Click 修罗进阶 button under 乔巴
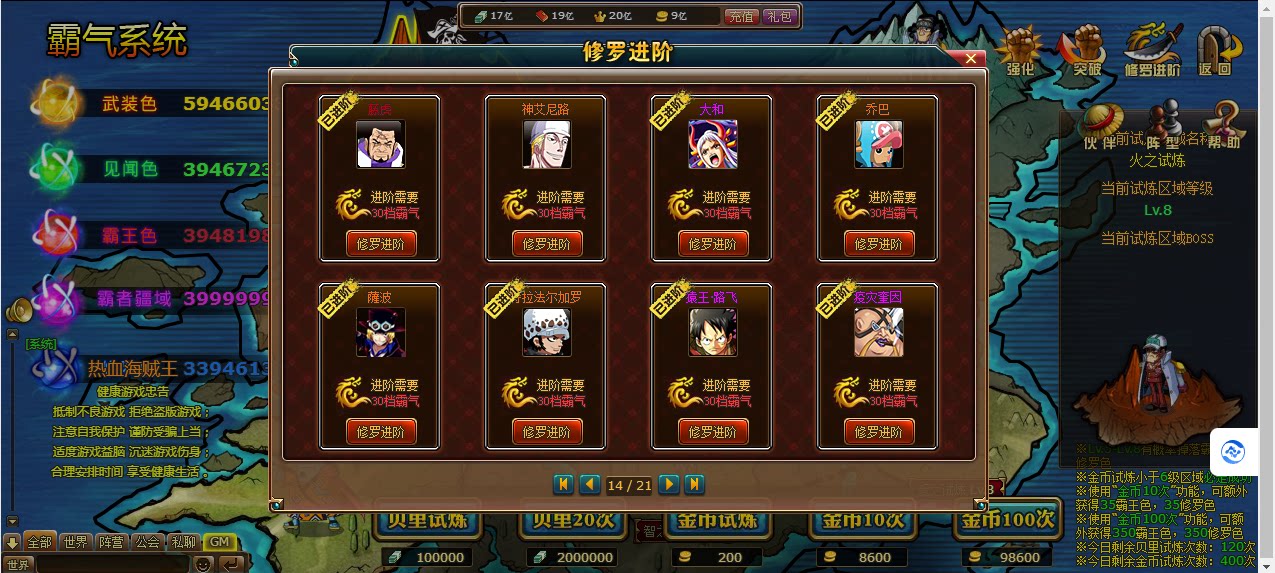The image size is (1275, 573). 878,244
